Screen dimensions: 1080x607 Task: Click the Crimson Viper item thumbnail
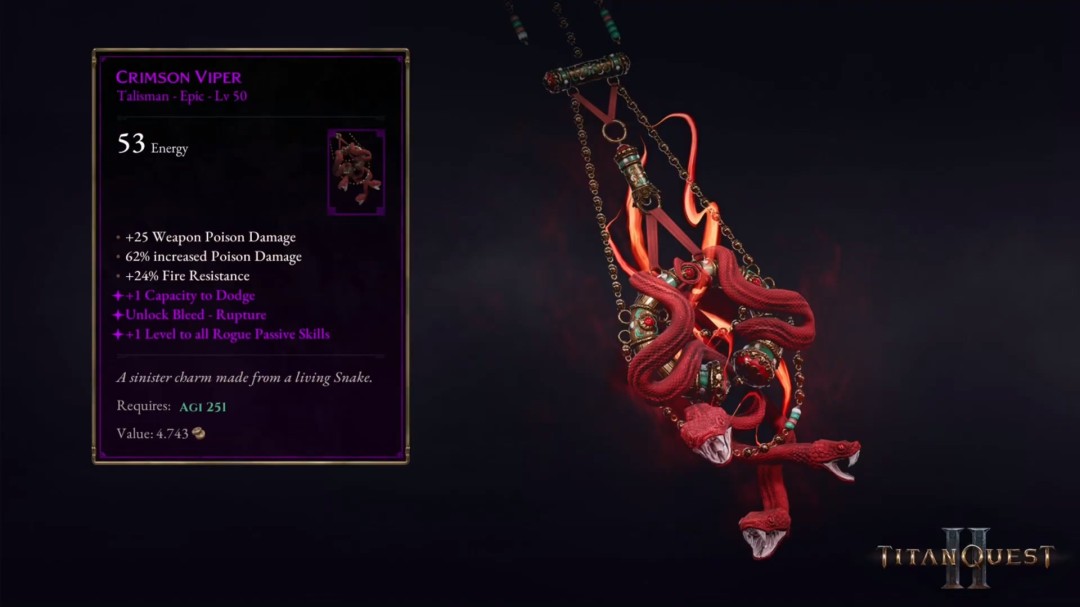pos(355,172)
